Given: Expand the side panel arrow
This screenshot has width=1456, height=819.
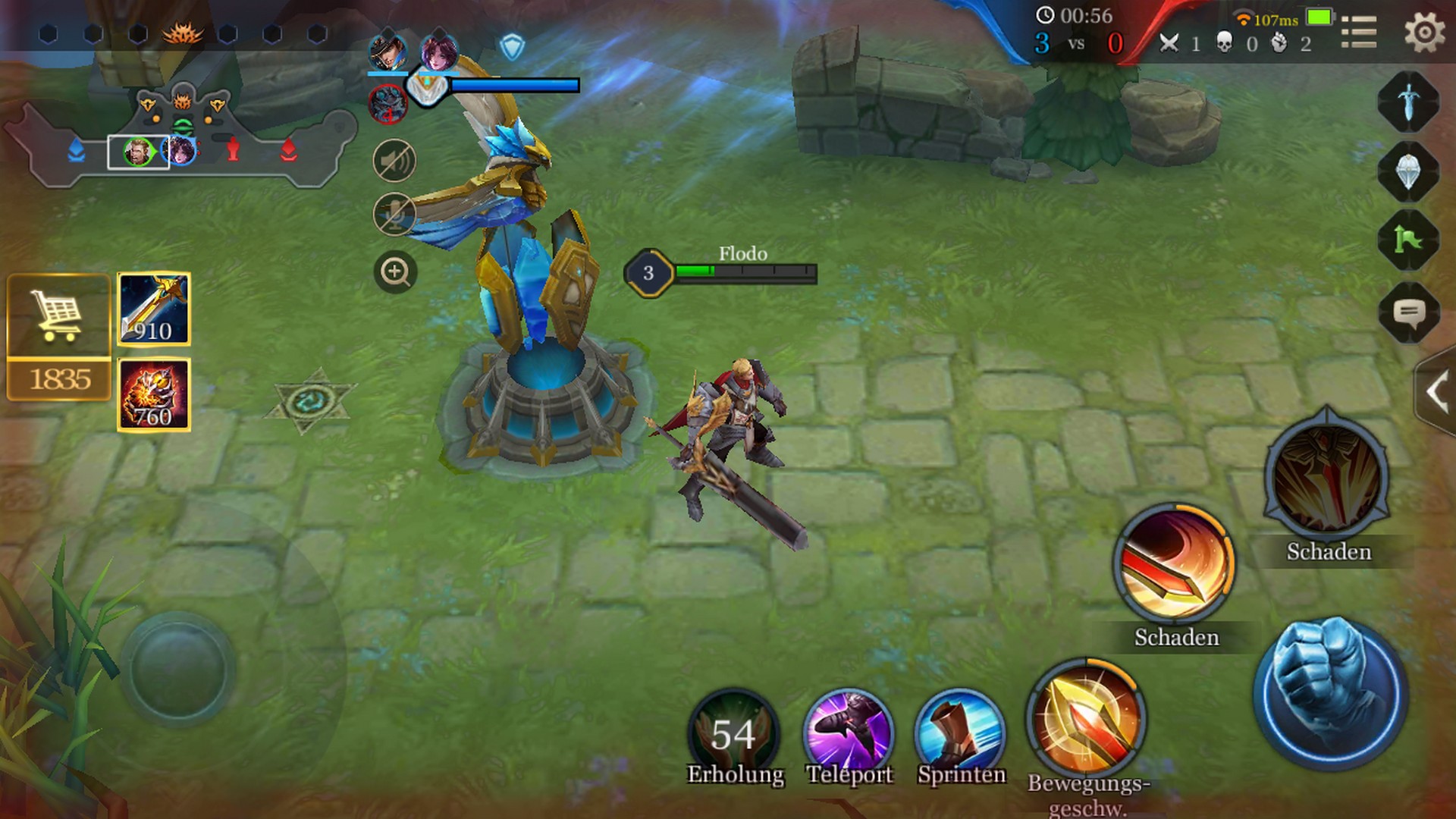Looking at the screenshot, I should pos(1436,393).
